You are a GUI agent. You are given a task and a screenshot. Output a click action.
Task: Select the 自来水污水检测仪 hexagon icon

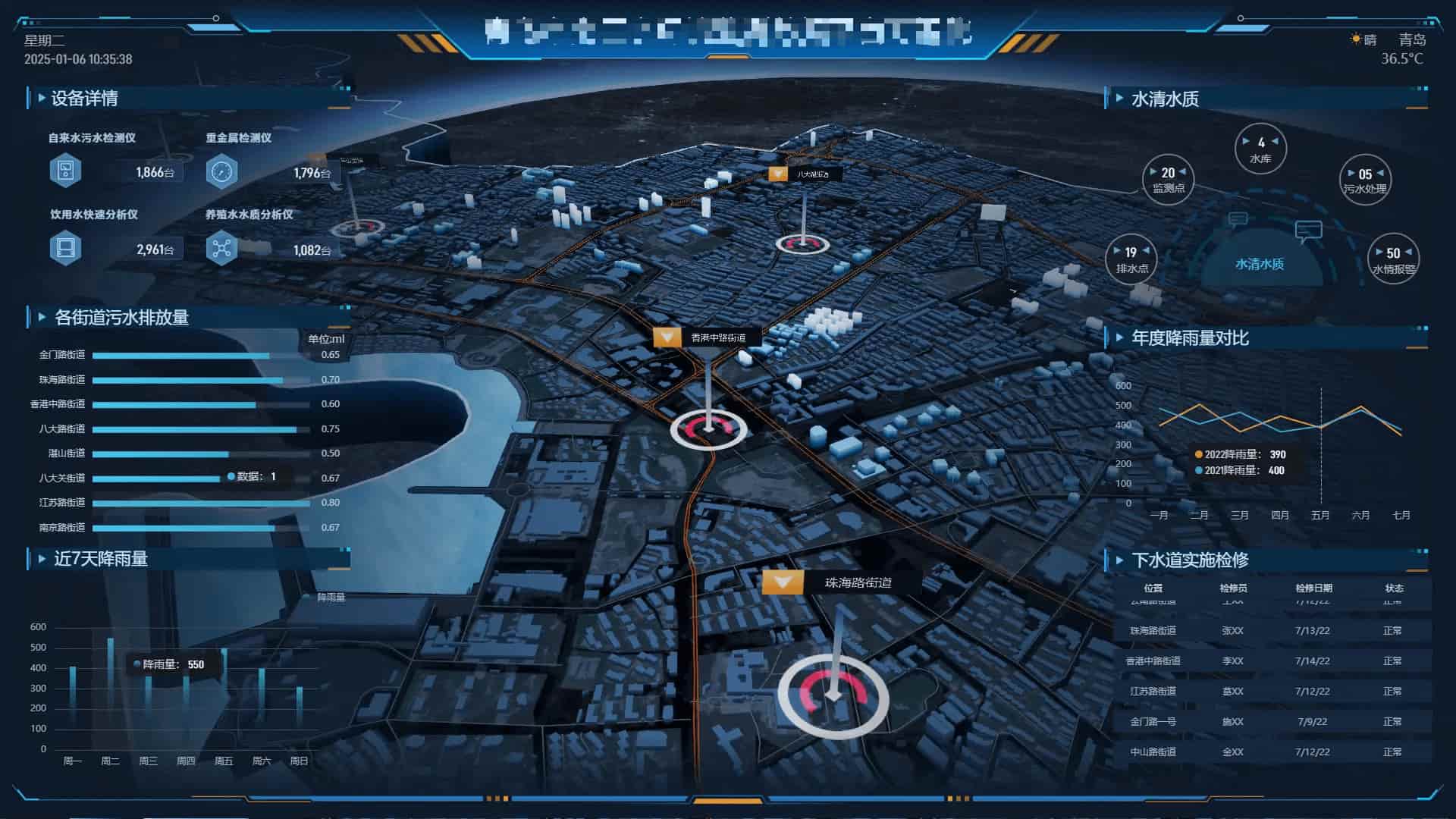(x=66, y=170)
